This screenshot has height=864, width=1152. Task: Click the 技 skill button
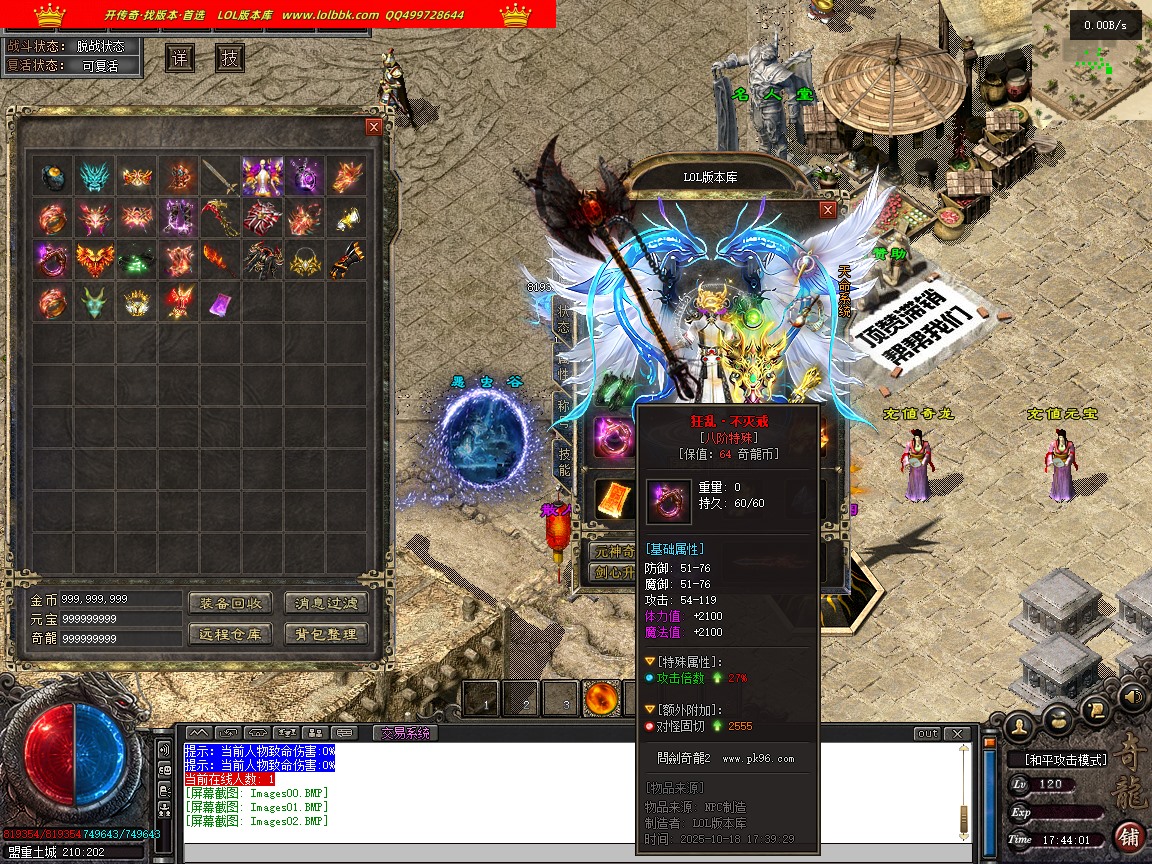pyautogui.click(x=230, y=58)
